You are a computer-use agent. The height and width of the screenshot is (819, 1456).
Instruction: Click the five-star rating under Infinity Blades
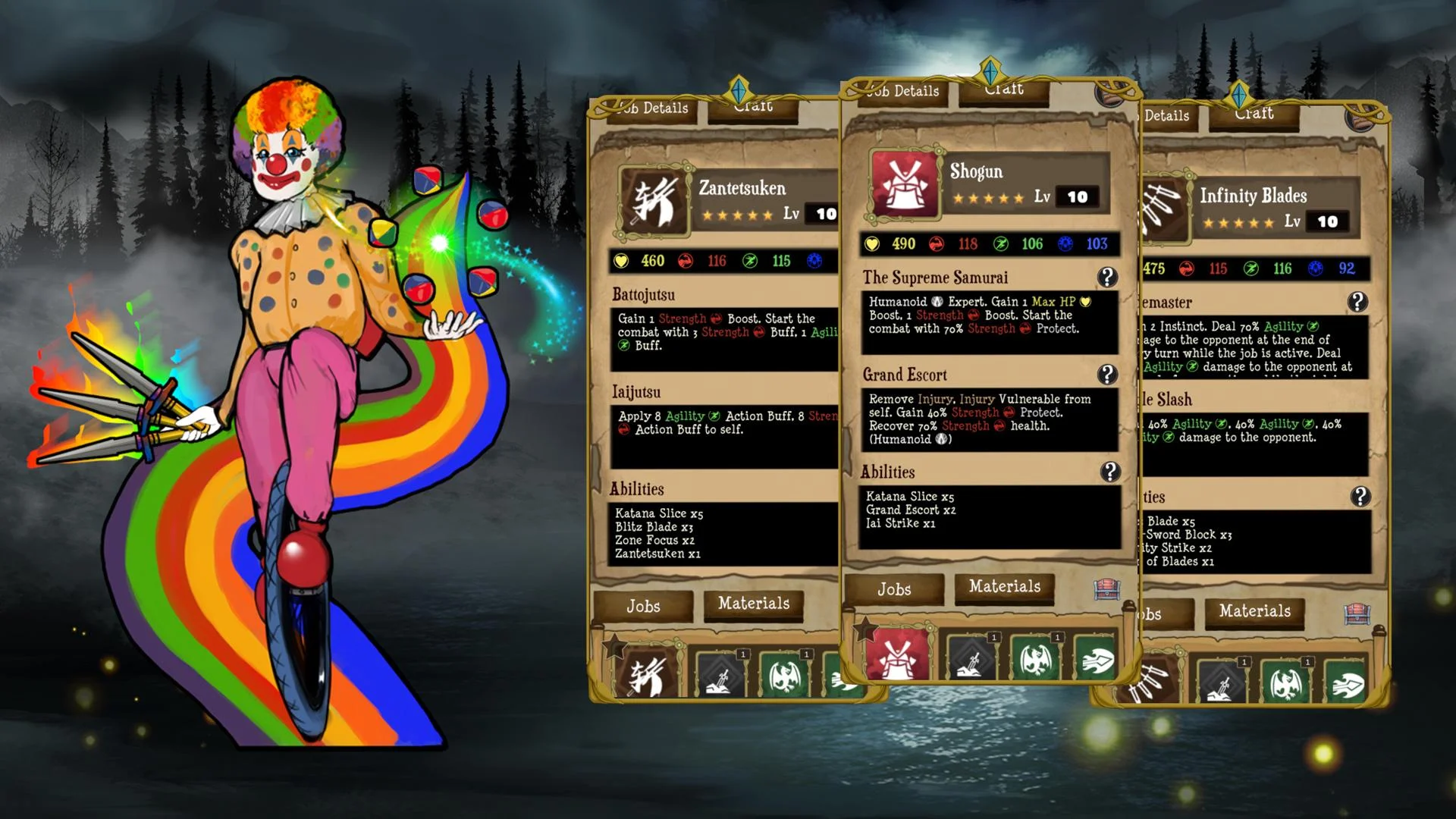[x=1241, y=222]
